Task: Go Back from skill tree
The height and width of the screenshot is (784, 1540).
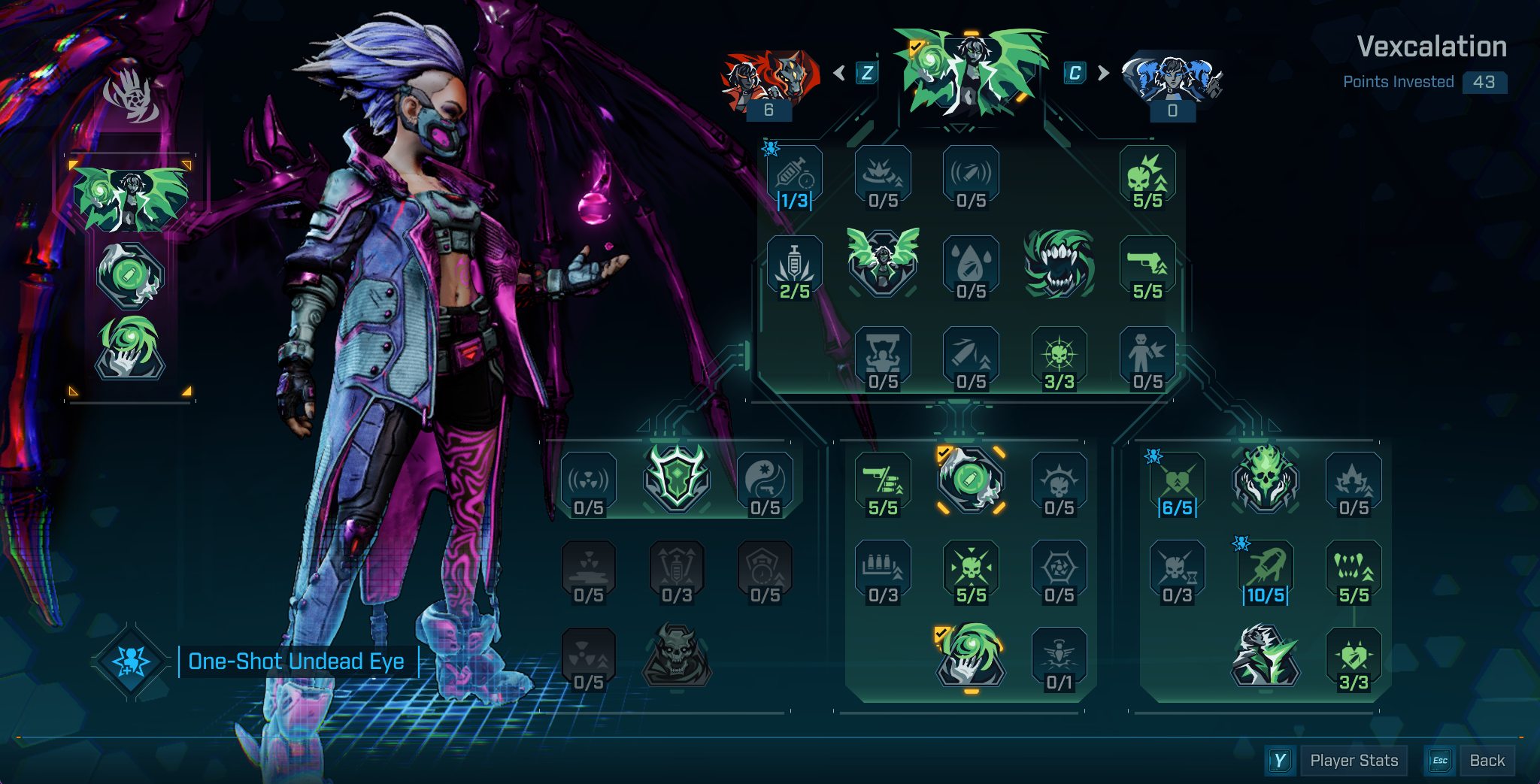Action: [1487, 761]
